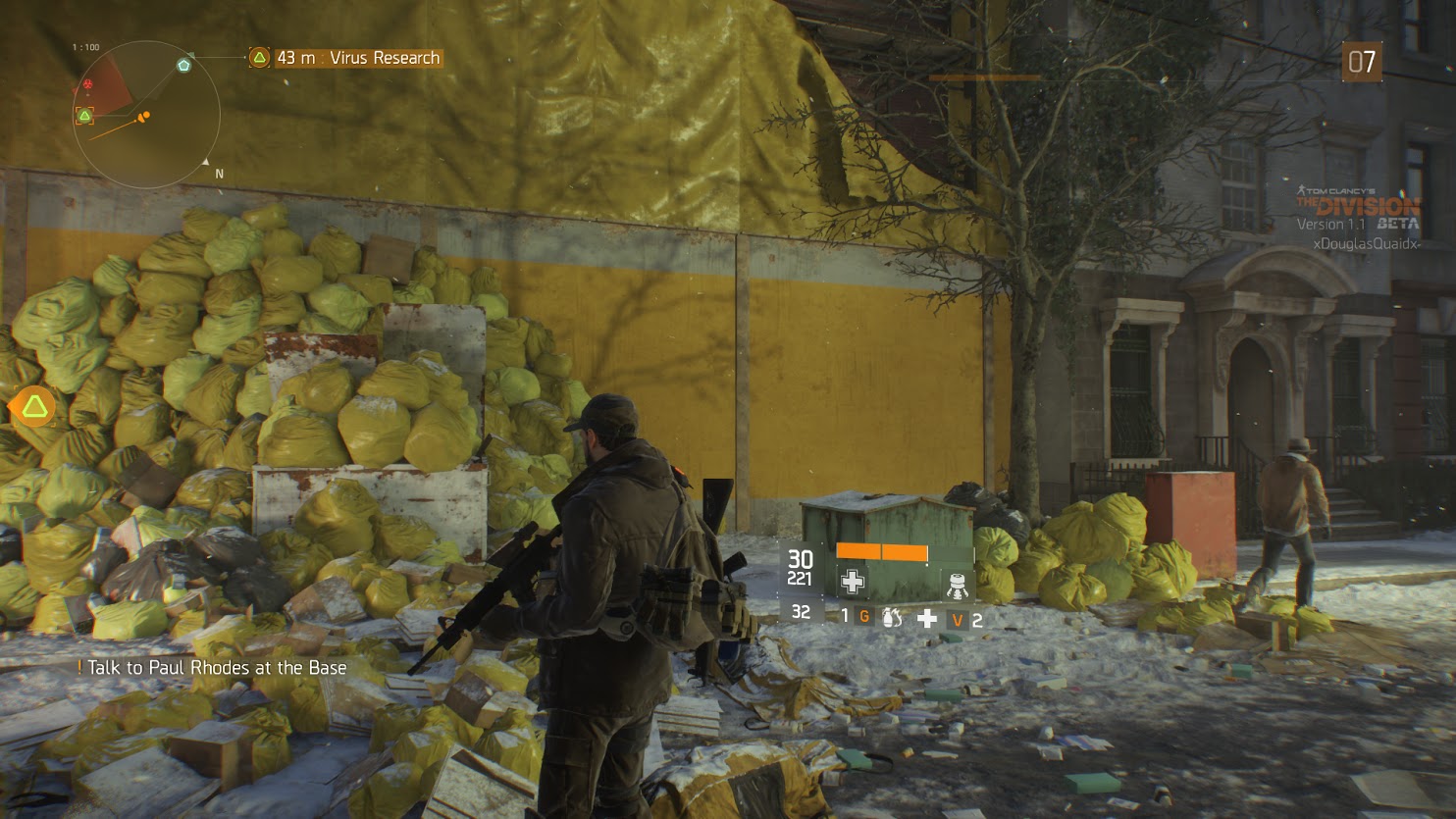Click the orange off-screen objective waypoint marker
The image size is (1456, 819).
(35, 406)
